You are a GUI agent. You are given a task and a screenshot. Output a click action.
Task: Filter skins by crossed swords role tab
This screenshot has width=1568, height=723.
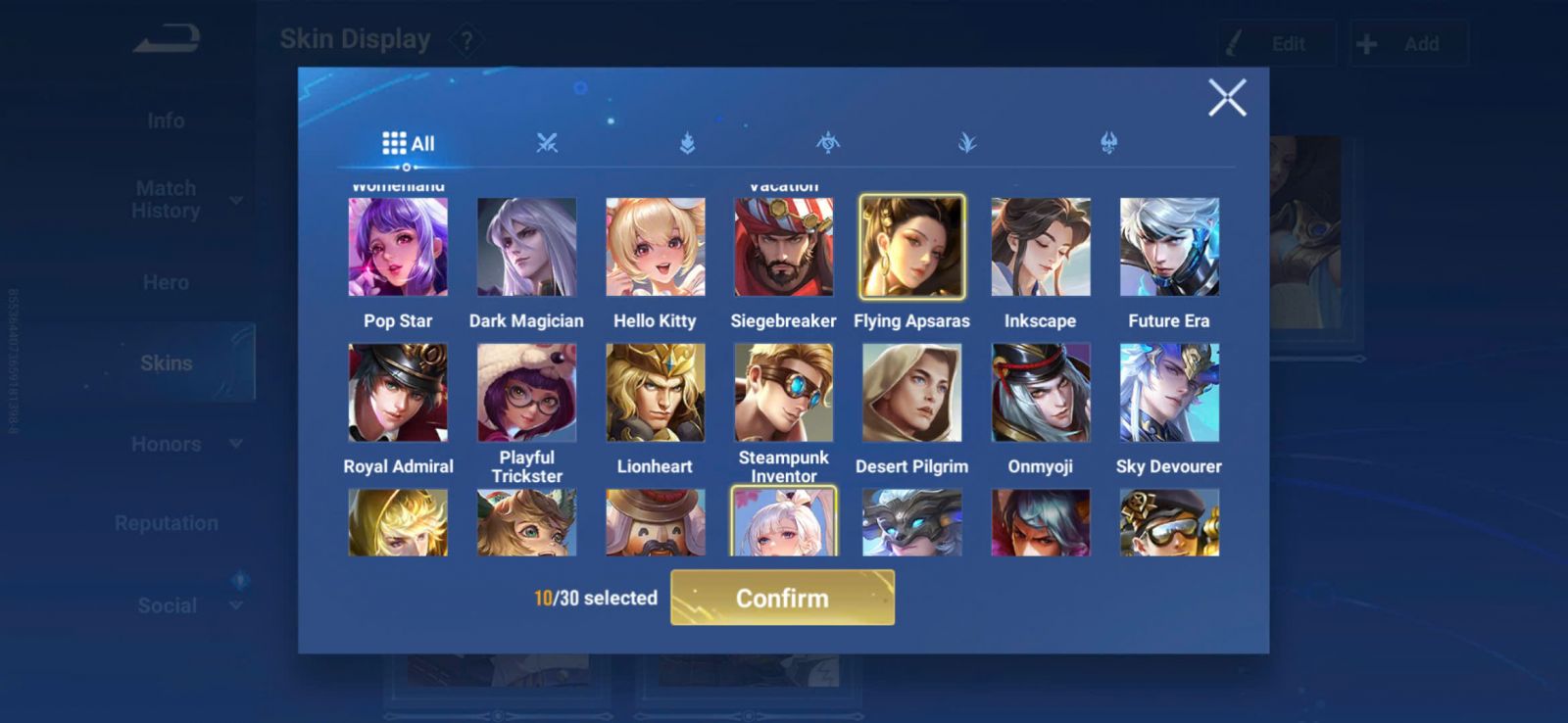(547, 143)
